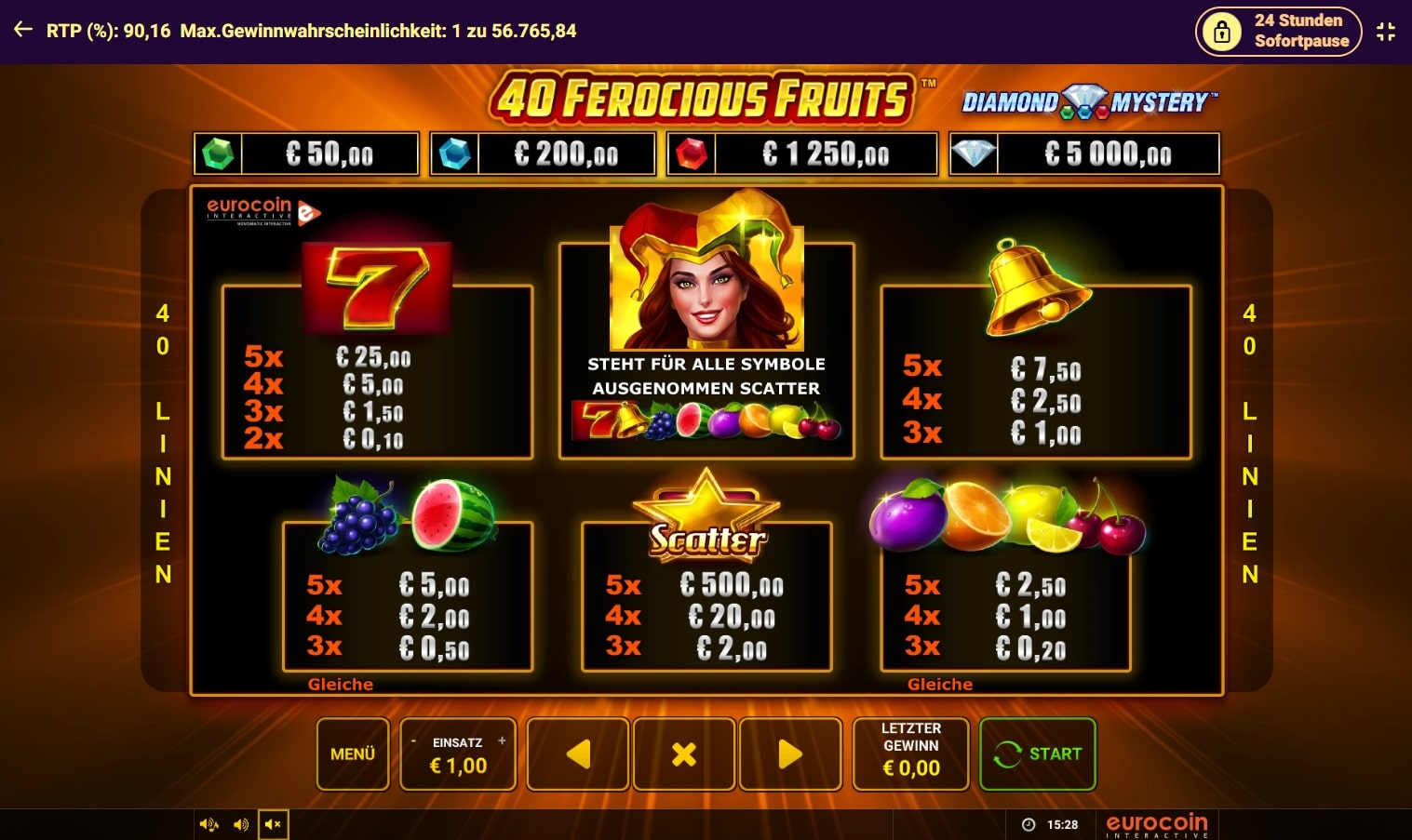Screen dimensions: 1412x840
Task: Open the MENÜ panel
Action: 352,754
